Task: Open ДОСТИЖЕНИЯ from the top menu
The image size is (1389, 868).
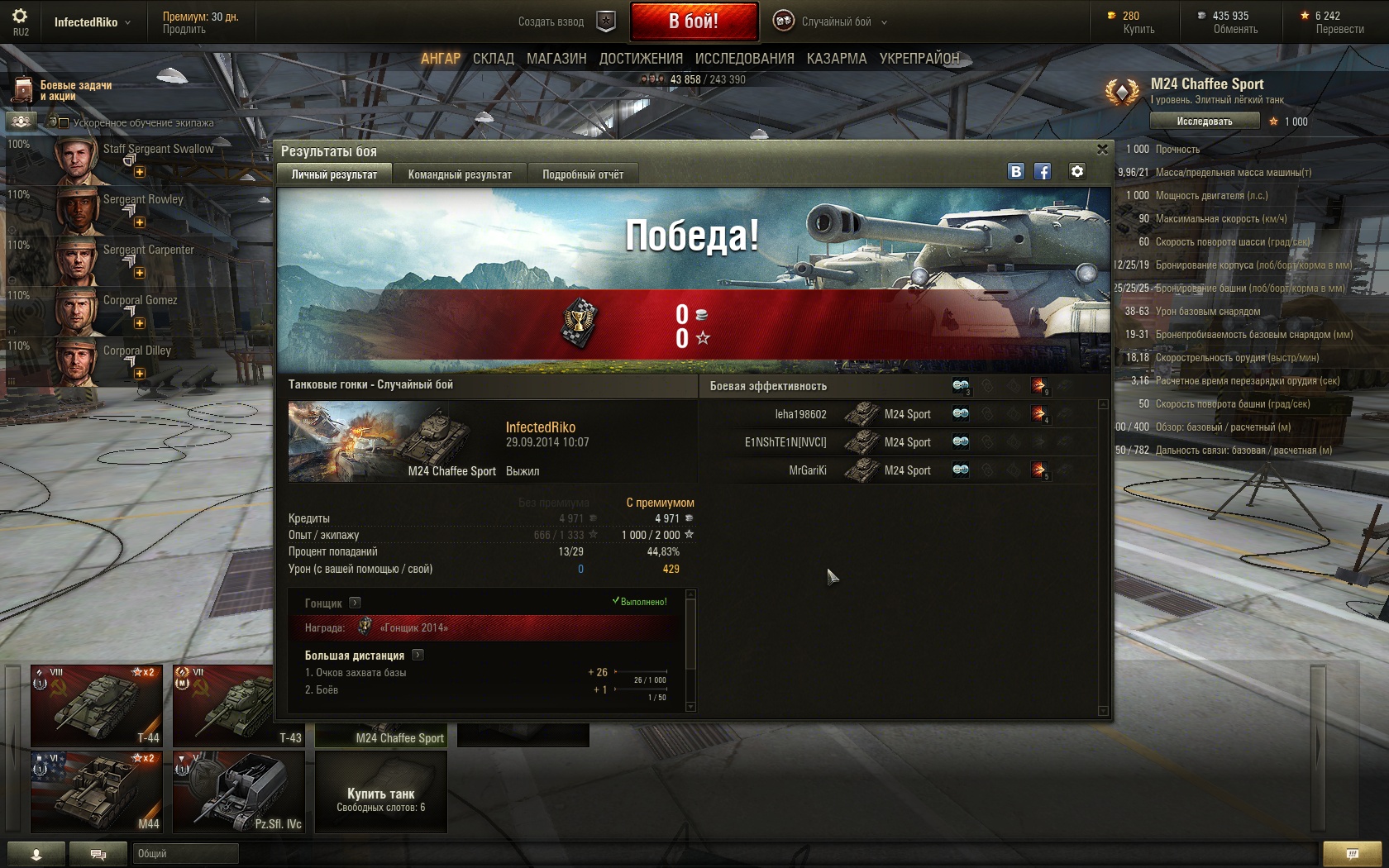Action: click(641, 59)
